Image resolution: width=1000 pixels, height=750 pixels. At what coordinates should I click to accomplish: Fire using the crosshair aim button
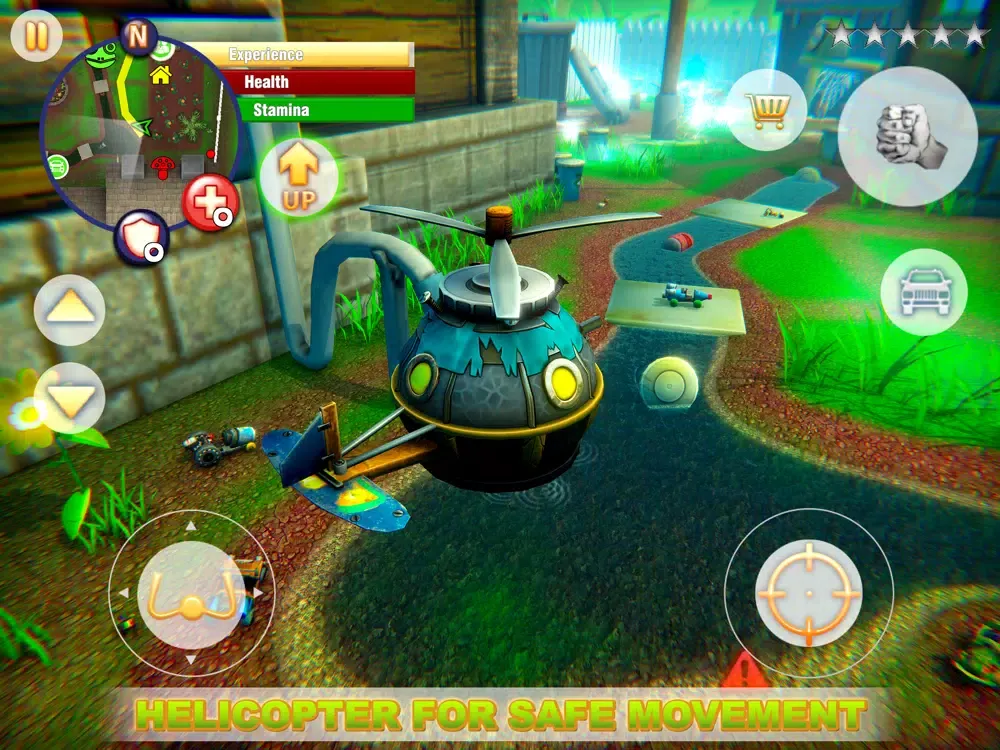click(x=808, y=593)
